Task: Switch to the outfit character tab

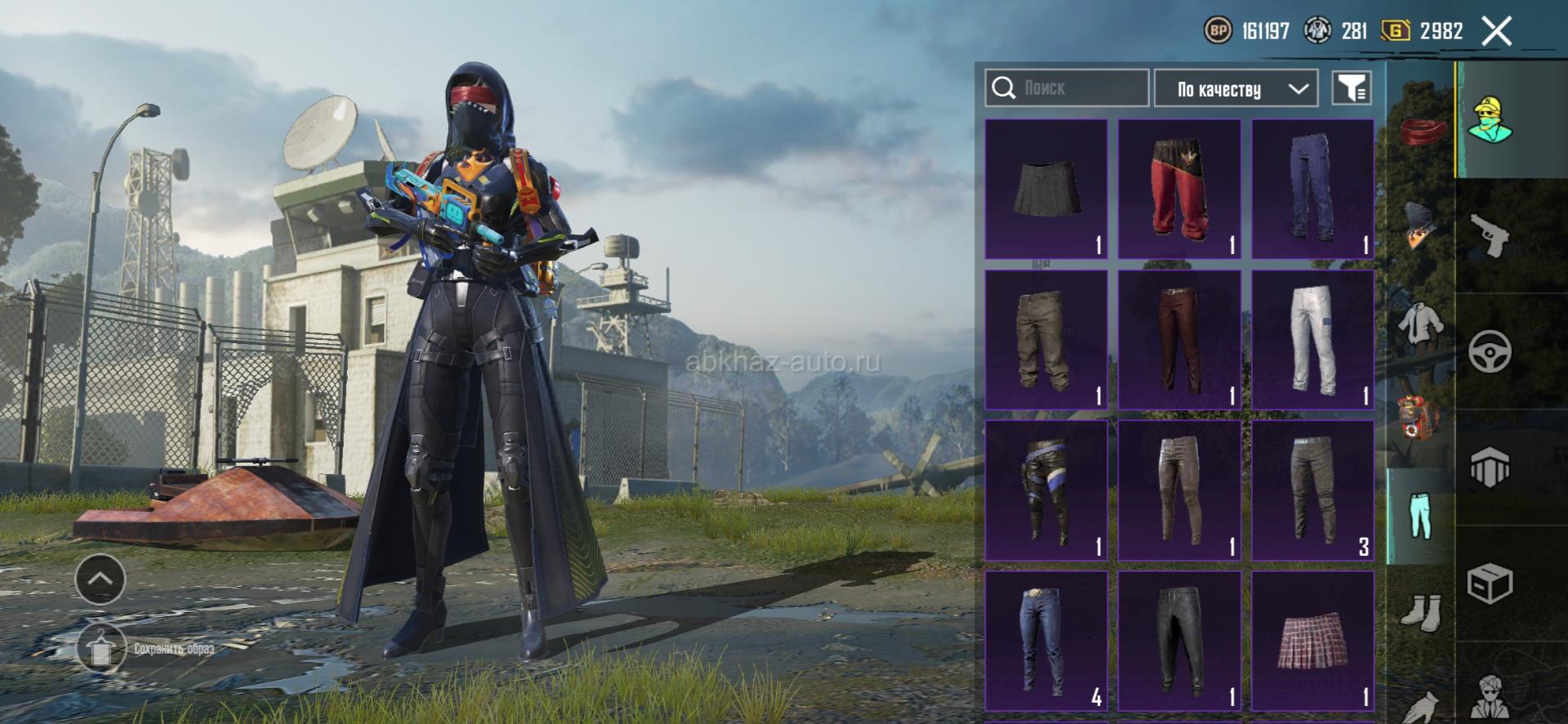Action: coord(1490,120)
